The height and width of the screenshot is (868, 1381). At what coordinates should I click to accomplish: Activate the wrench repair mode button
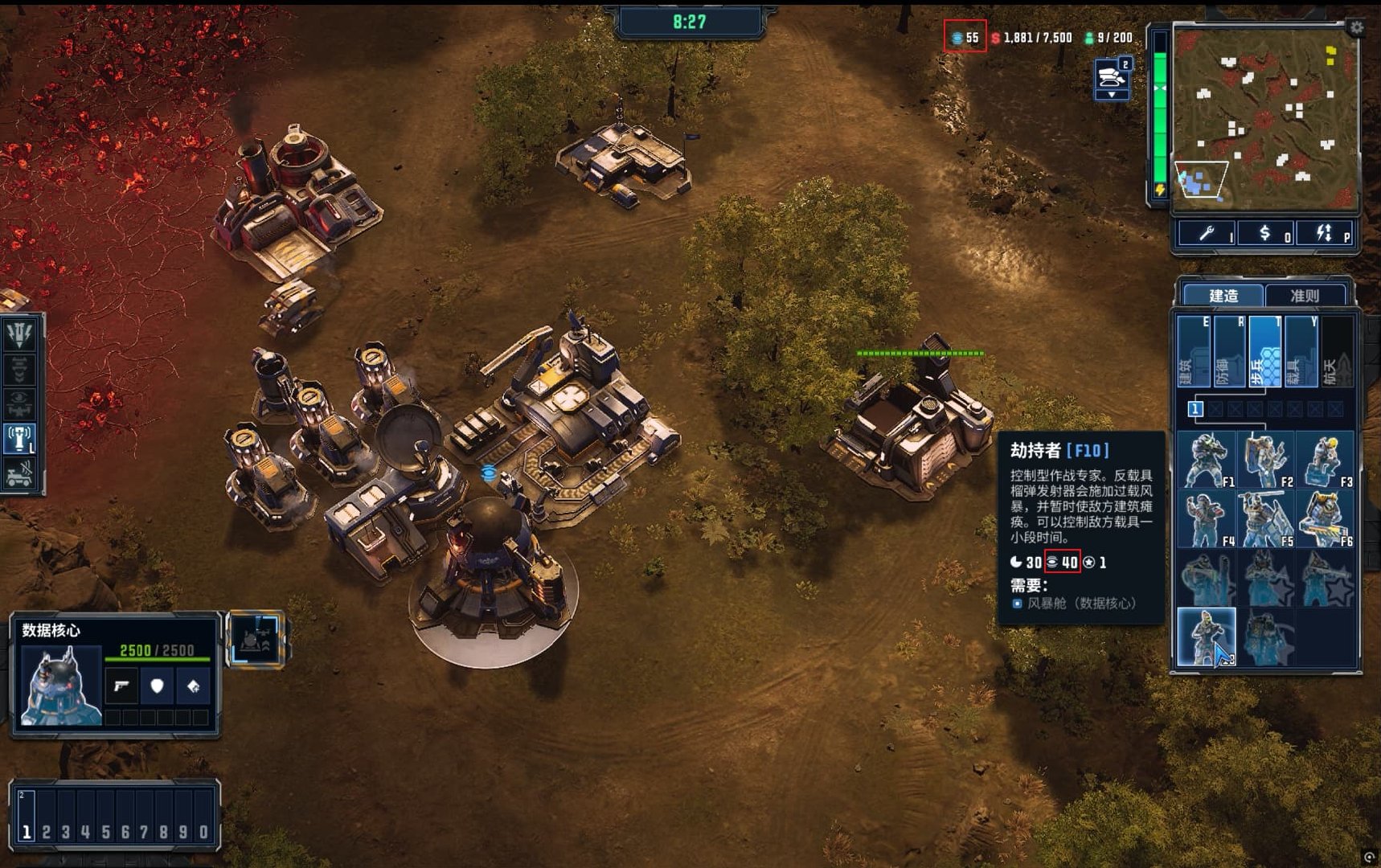(1207, 233)
